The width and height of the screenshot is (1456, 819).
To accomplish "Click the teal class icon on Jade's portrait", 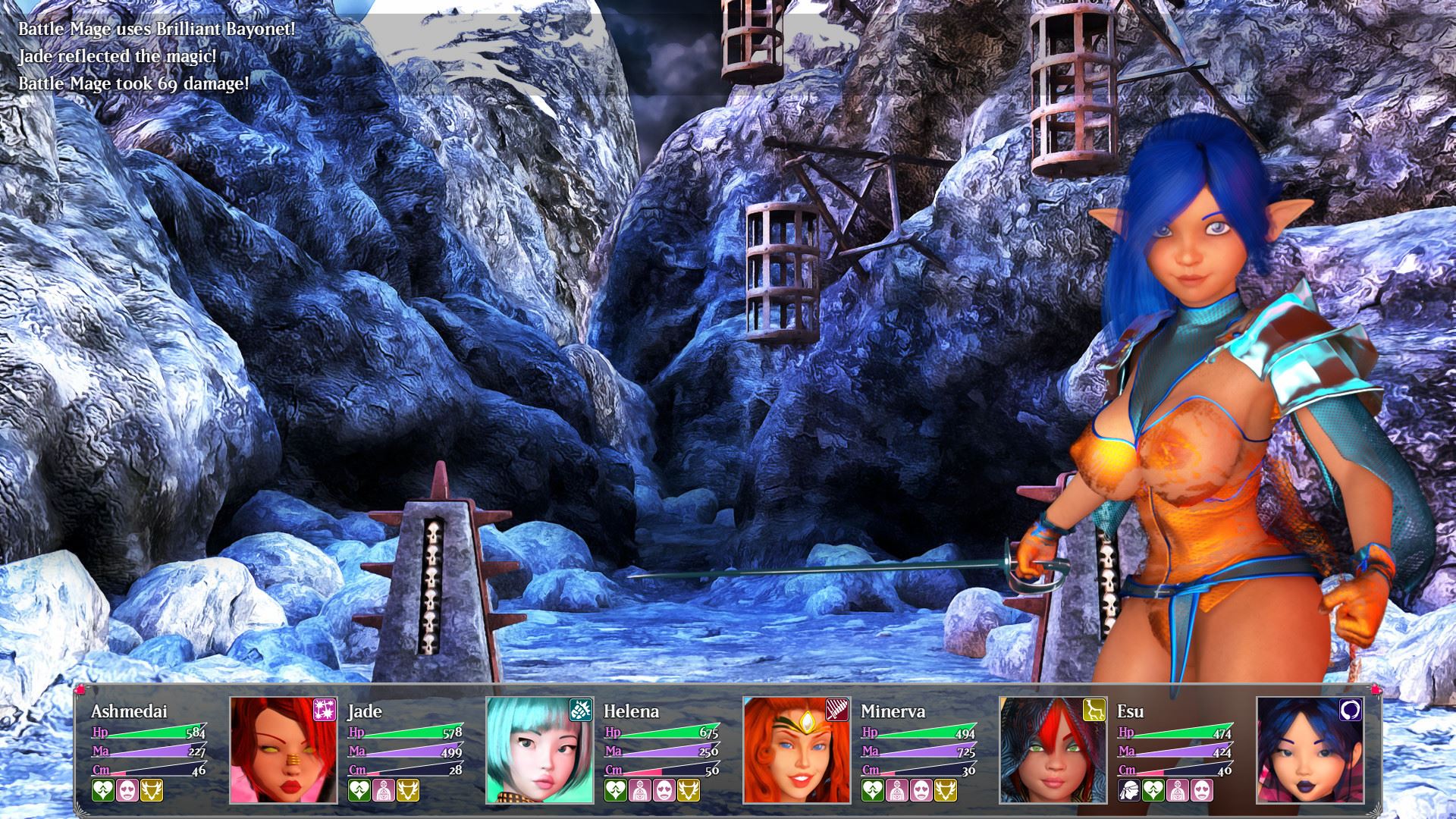I will tap(581, 710).
